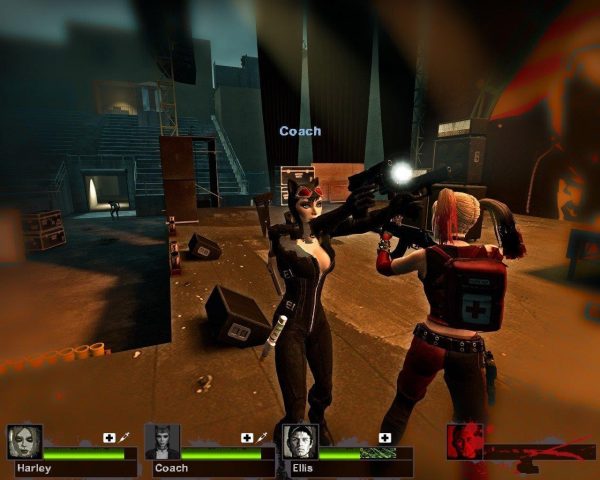Click Harley's adrenaline syringe icon
Screen dimensions: 600x480
tap(124, 438)
